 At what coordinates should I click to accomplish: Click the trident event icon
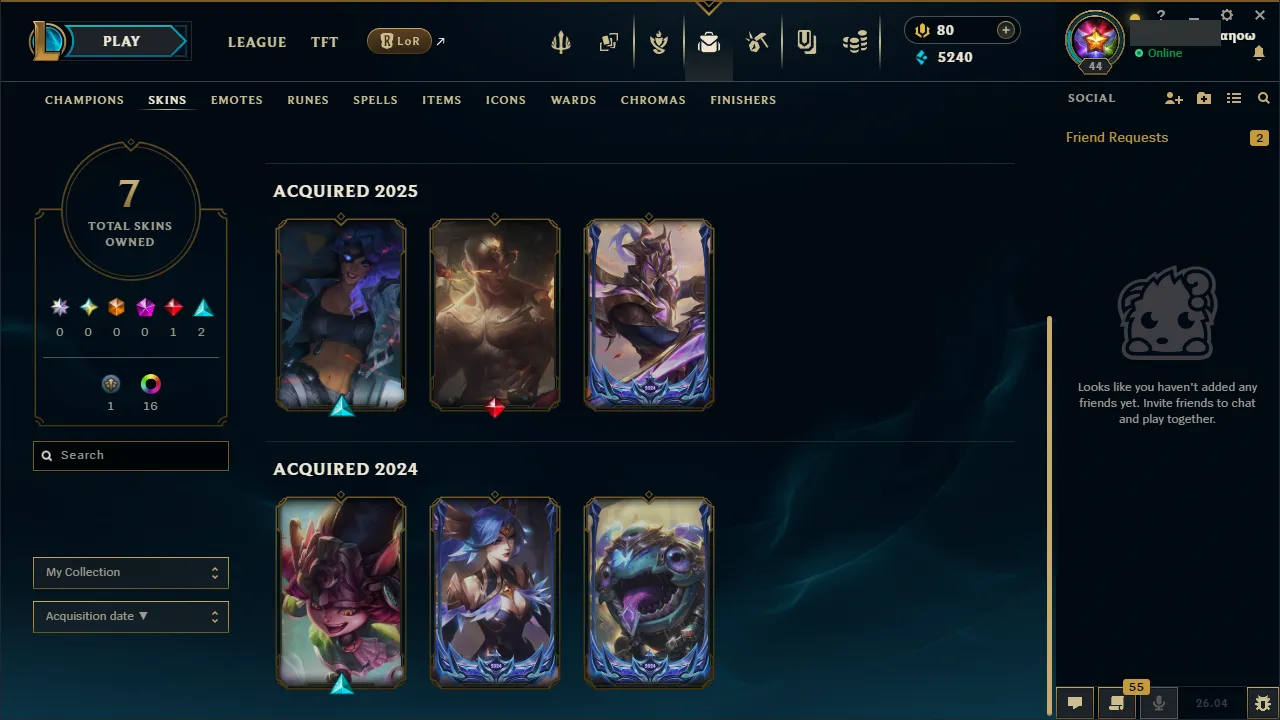[560, 41]
